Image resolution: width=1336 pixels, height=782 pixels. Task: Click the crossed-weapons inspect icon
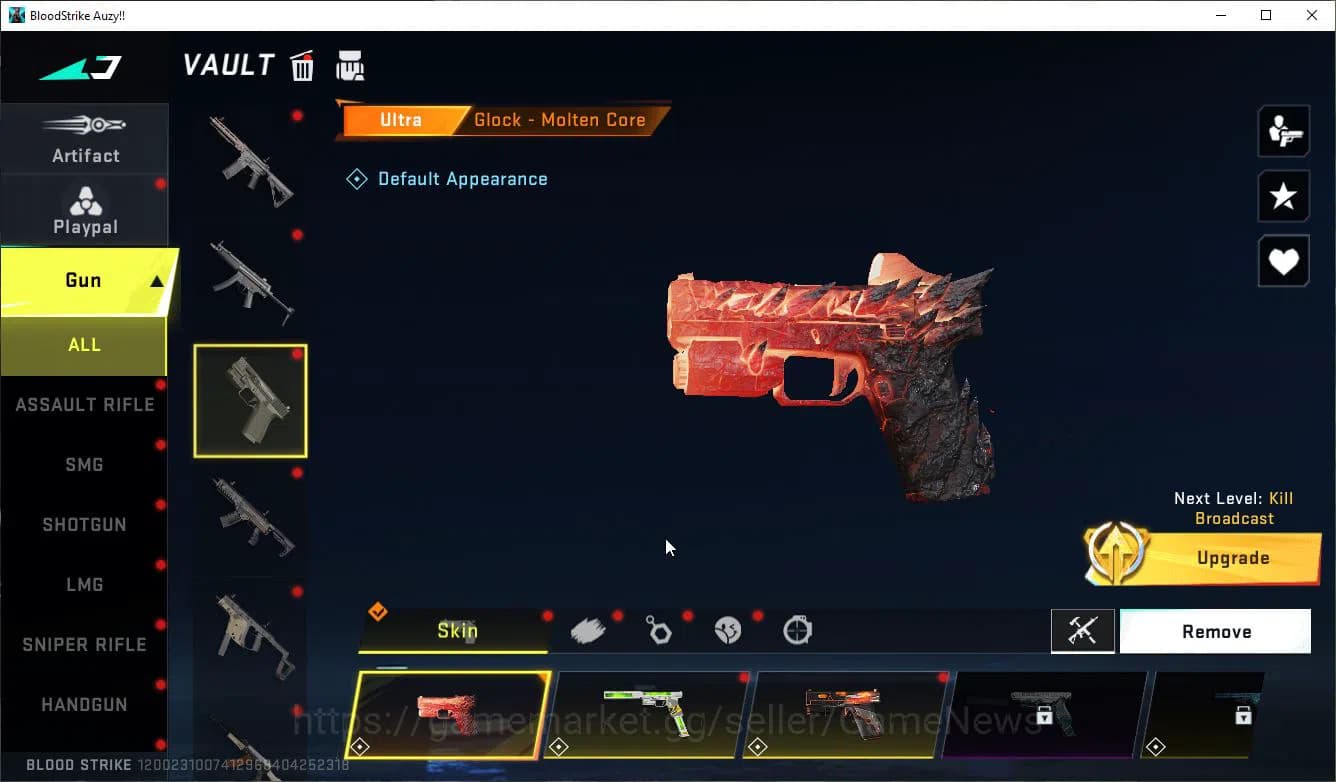point(1083,631)
